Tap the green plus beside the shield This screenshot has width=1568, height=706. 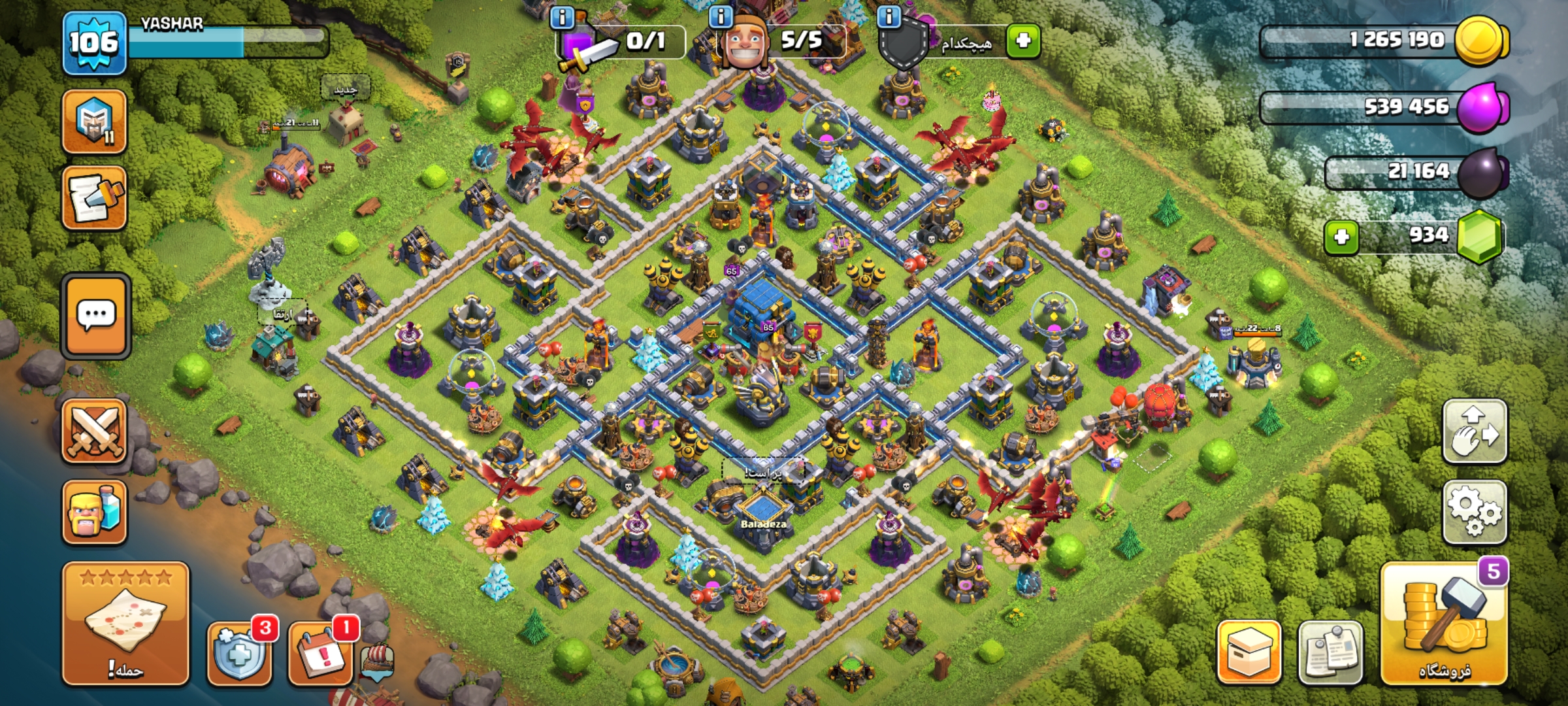click(x=1023, y=41)
